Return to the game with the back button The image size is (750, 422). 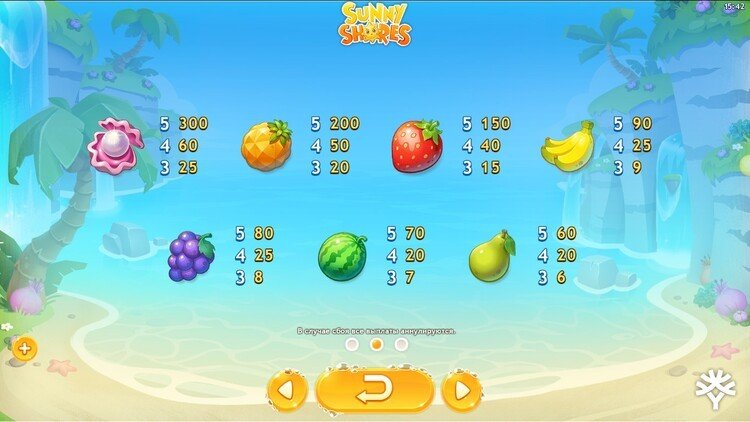(x=375, y=390)
